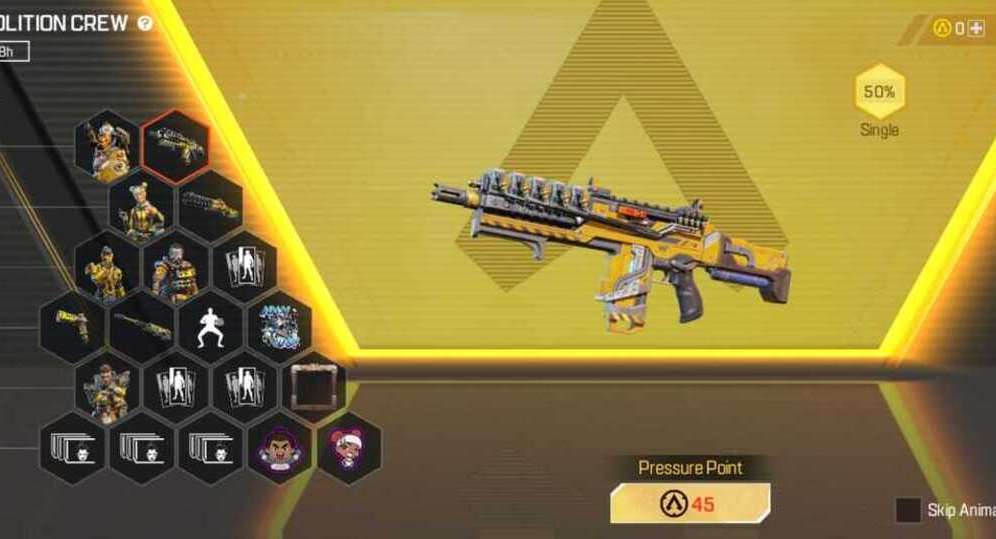Select the white squatting emote figure
996x539 pixels.
210,328
